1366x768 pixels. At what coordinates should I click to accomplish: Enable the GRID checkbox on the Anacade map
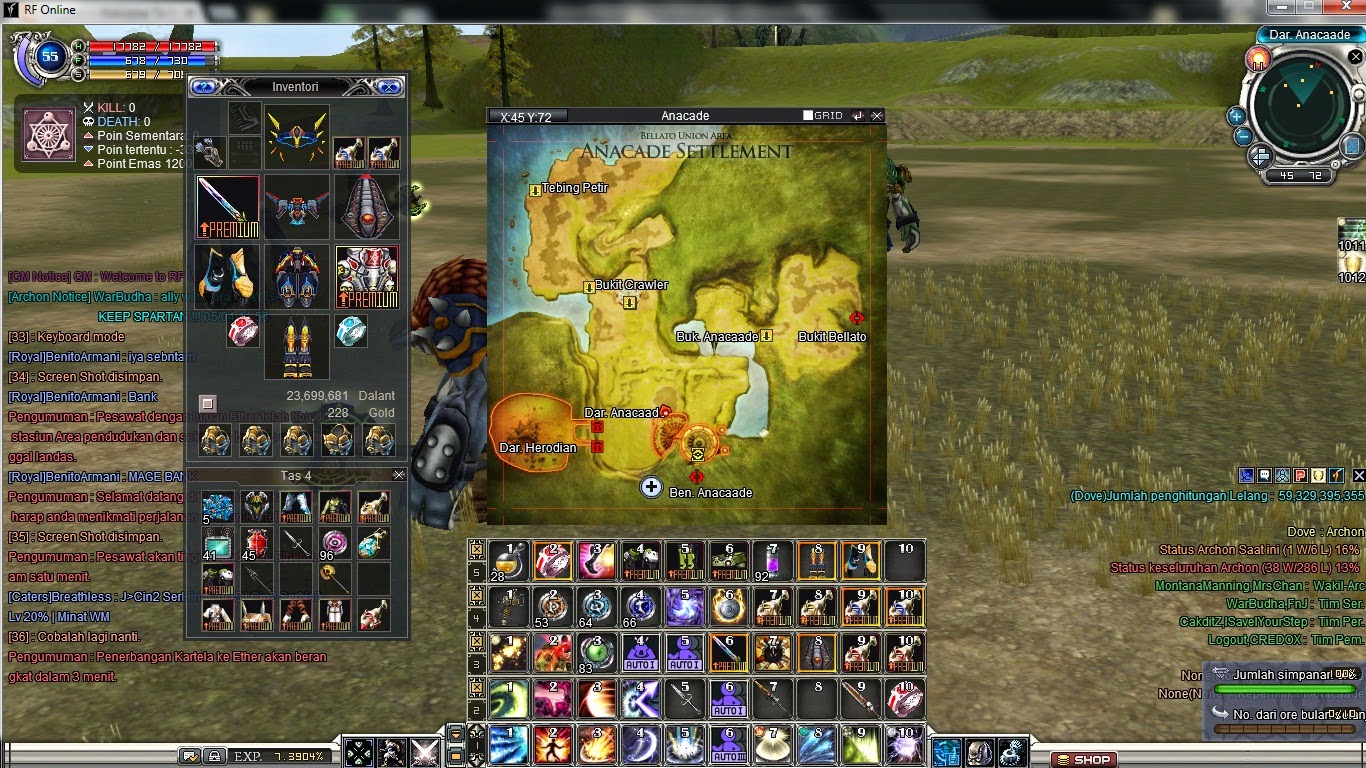pos(807,115)
